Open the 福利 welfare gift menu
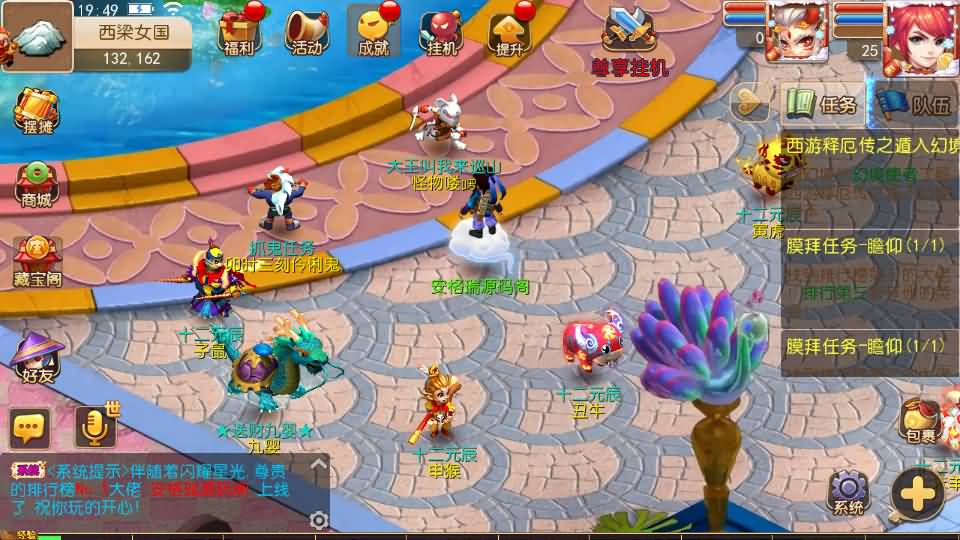The height and width of the screenshot is (540, 960). (239, 31)
